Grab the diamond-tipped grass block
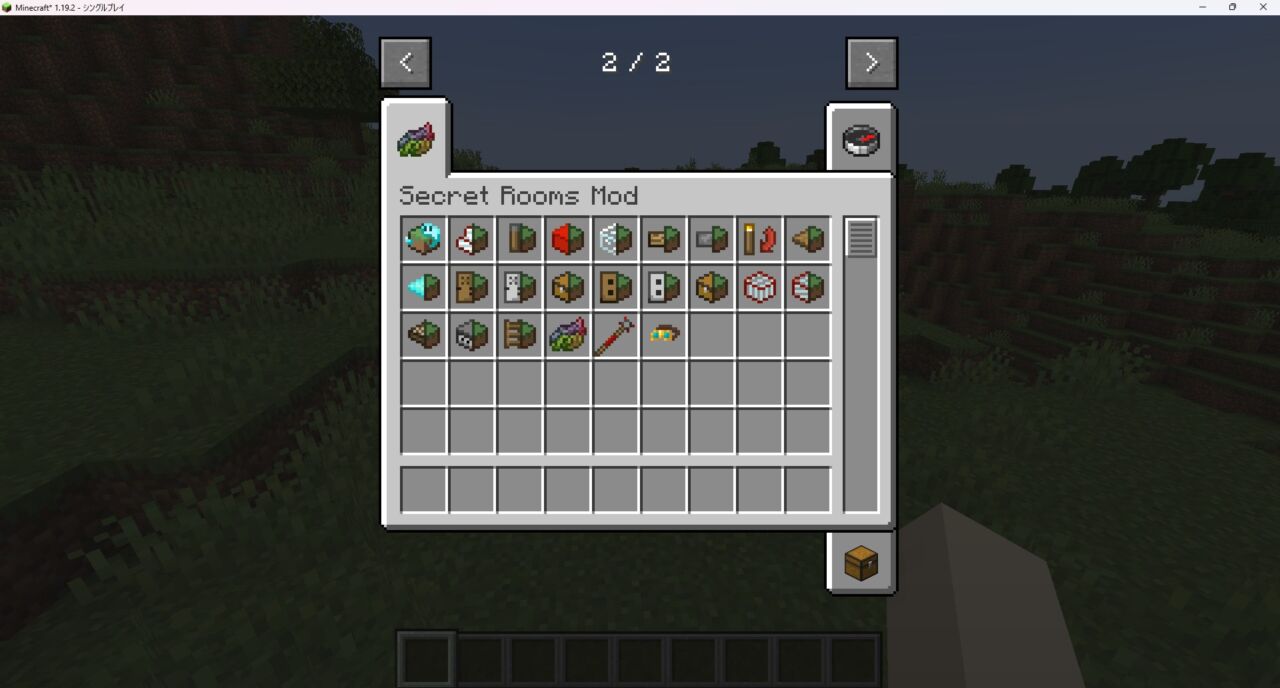The image size is (1280, 688). pyautogui.click(x=423, y=288)
